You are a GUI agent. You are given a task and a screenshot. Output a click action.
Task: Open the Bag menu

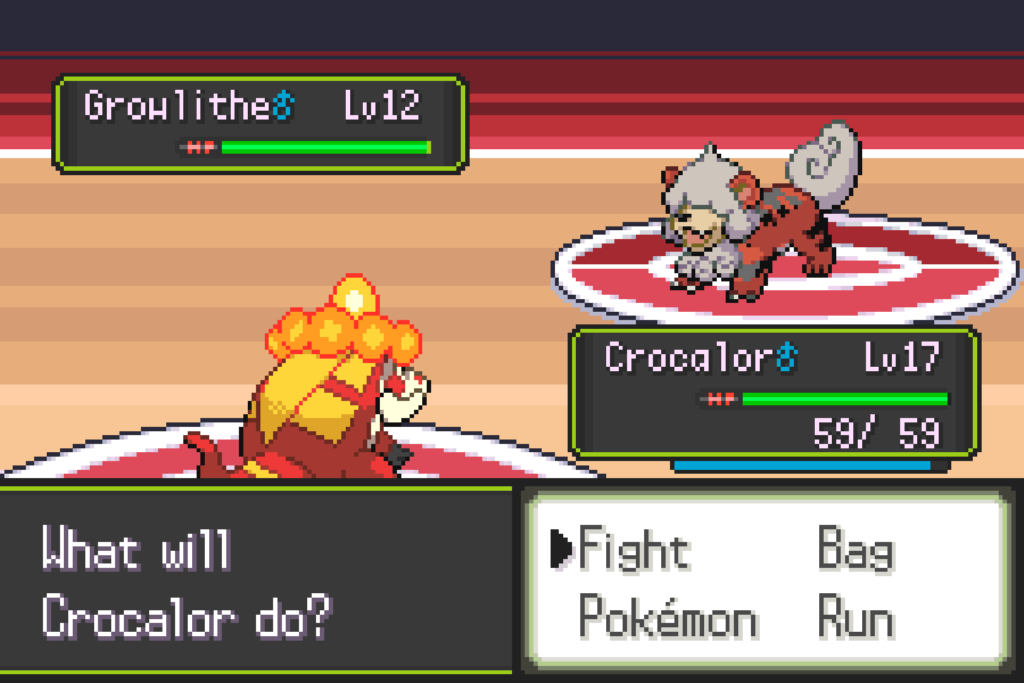pos(855,550)
